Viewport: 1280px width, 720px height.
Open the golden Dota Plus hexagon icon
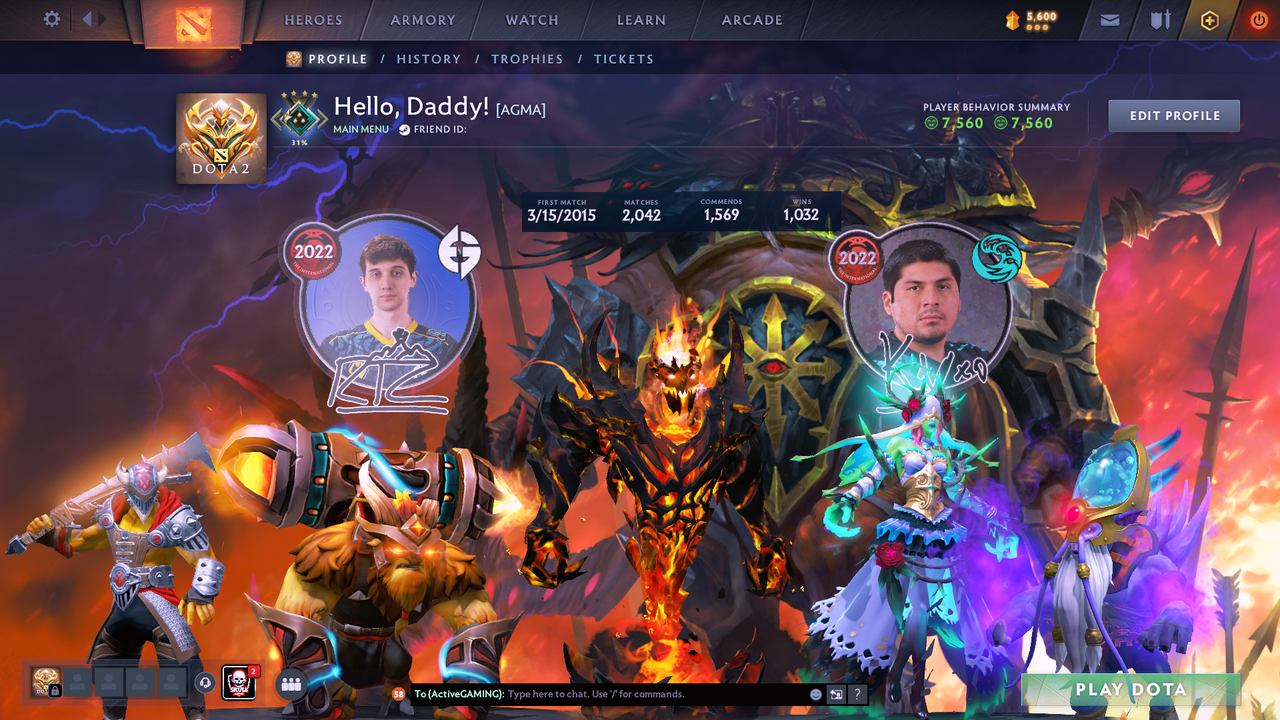click(x=1207, y=19)
